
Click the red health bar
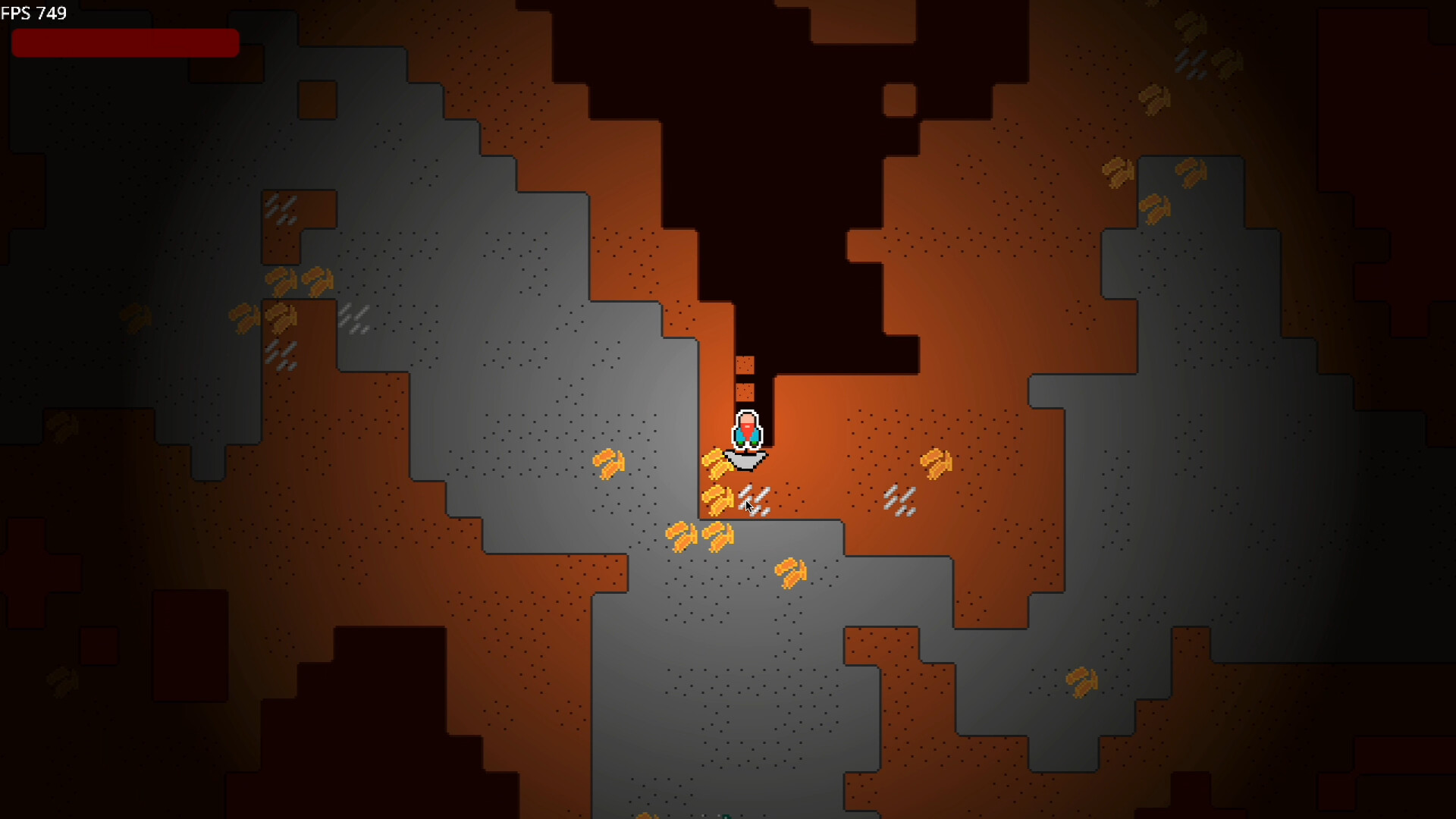click(124, 42)
